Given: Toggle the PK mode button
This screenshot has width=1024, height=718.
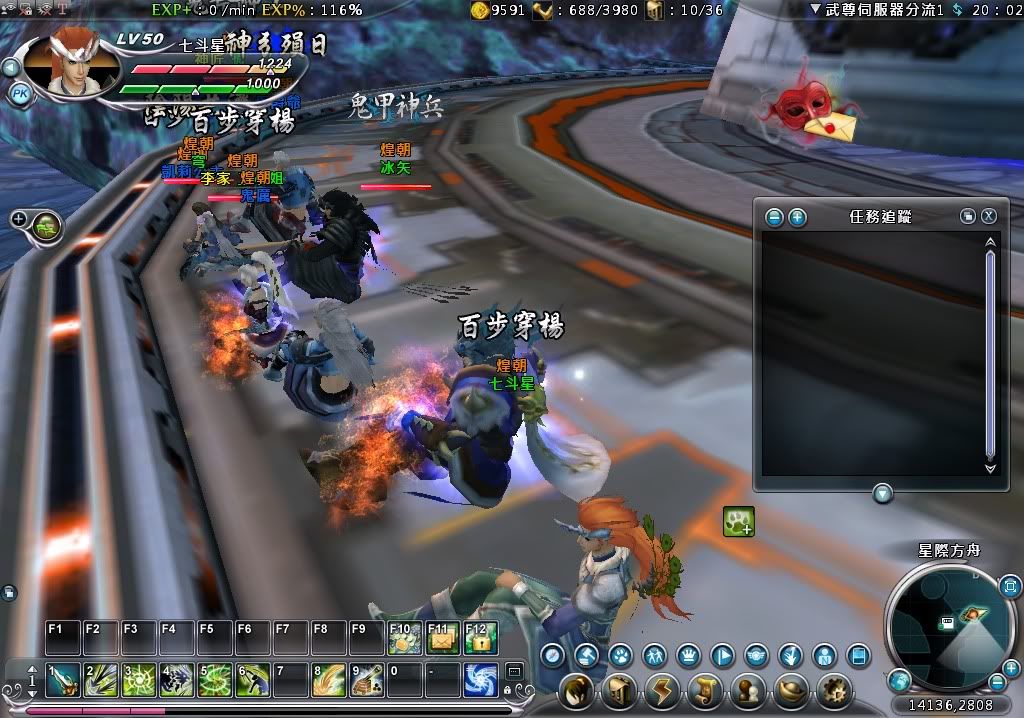Looking at the screenshot, I should click(x=19, y=93).
